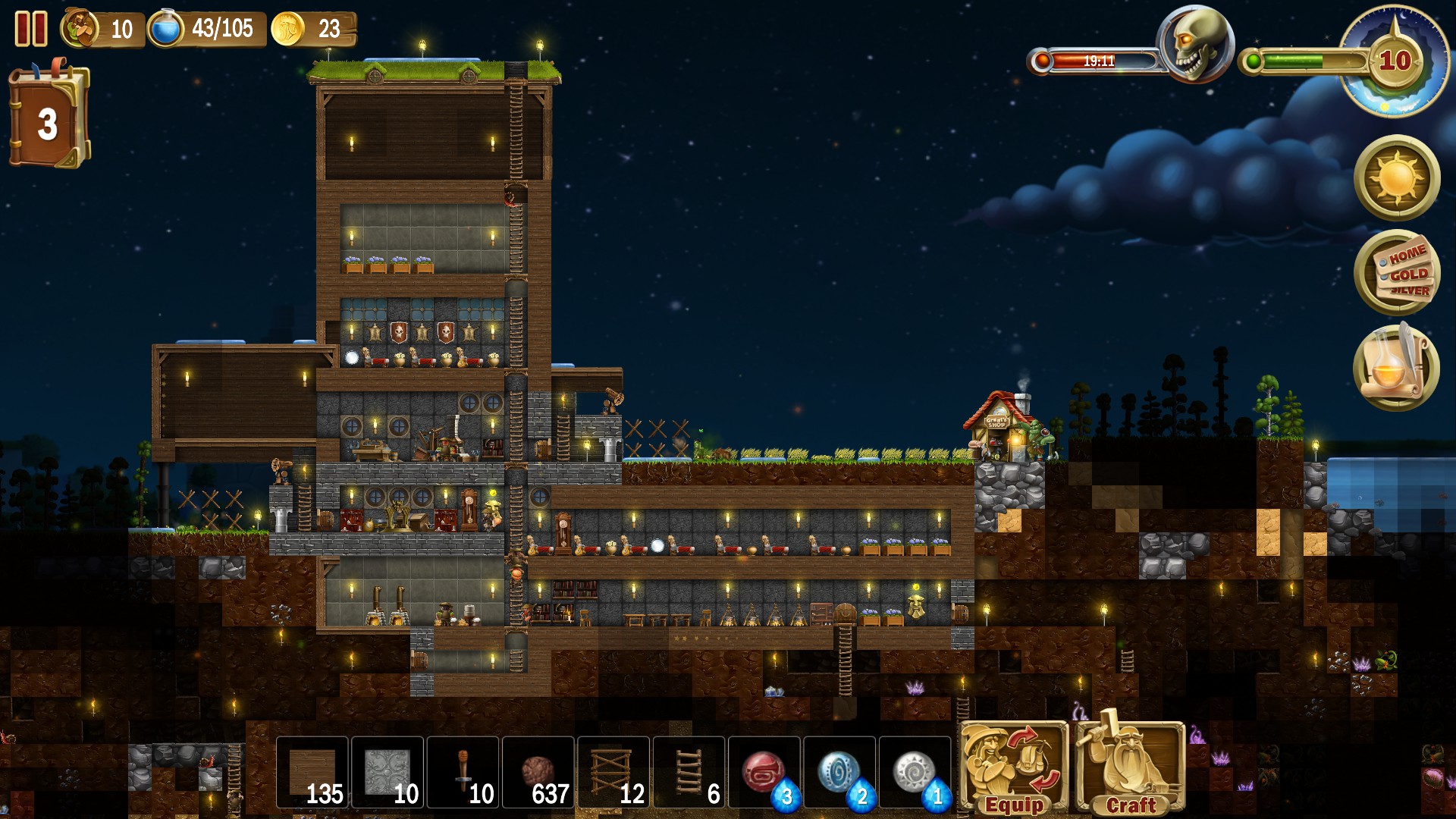Image resolution: width=1456 pixels, height=819 pixels.
Task: Choose the torch slot in hotbar
Action: (x=463, y=773)
